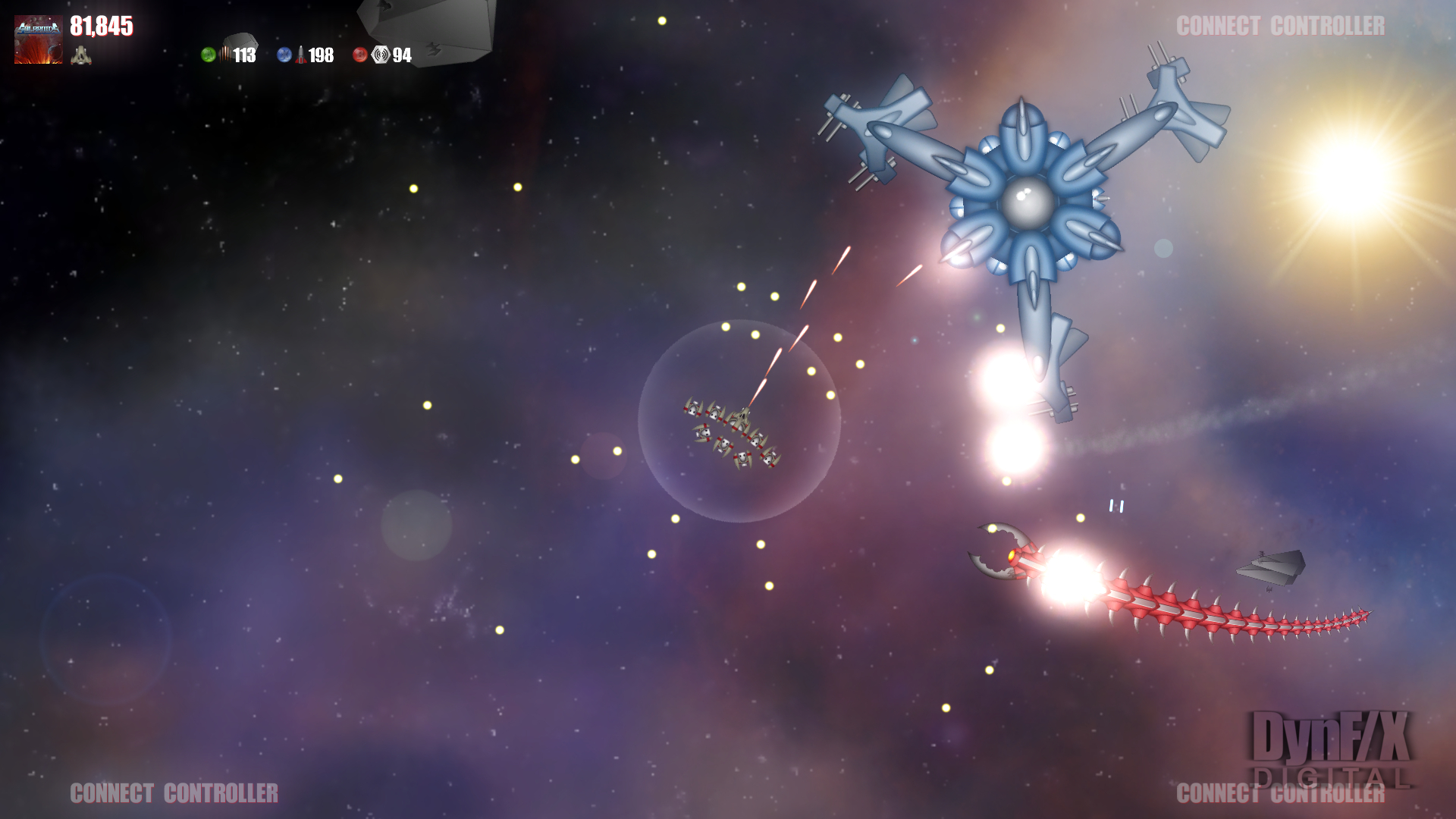Click the blue X-button rocket weapon icon
The image size is (1456, 819).
point(285,55)
